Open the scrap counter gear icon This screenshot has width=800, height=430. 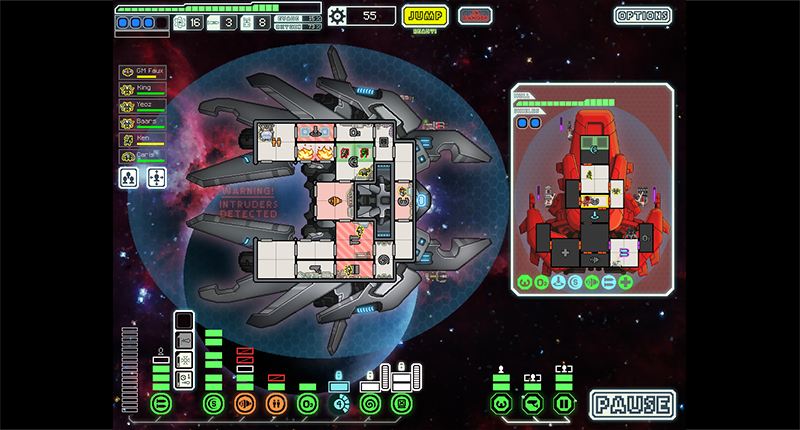click(x=338, y=15)
